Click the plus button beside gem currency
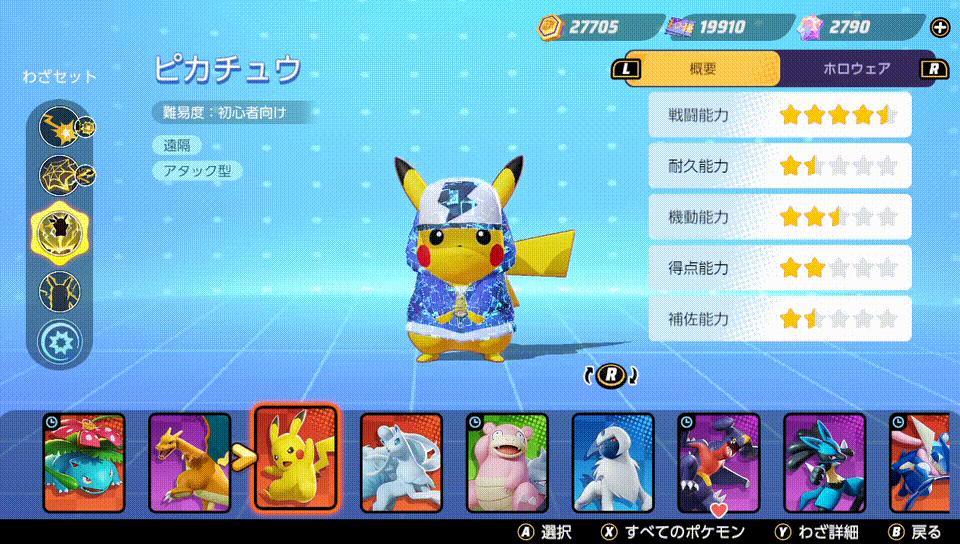This screenshot has height=544, width=960. click(x=939, y=27)
